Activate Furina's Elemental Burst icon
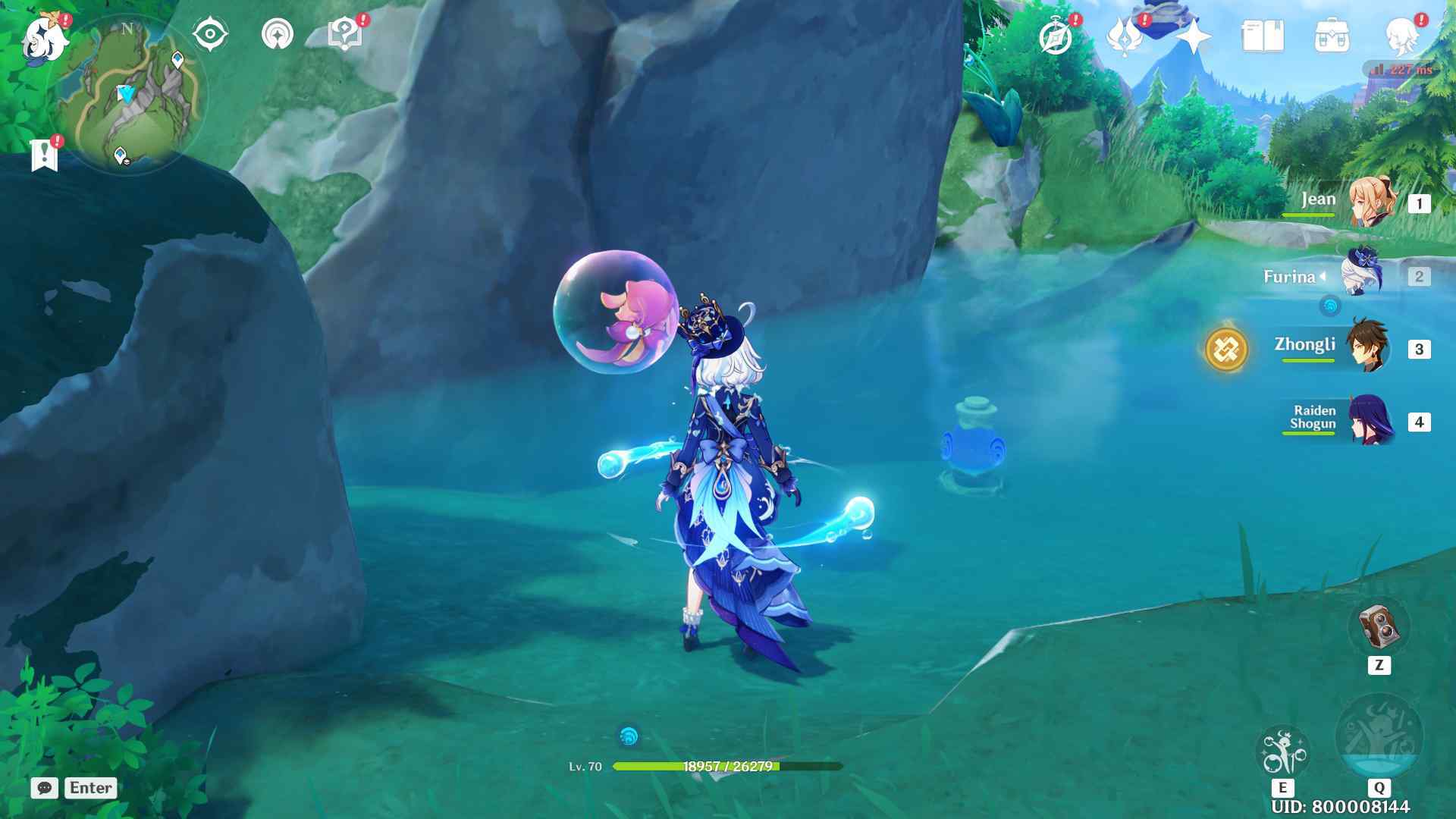The height and width of the screenshot is (819, 1456). (1379, 737)
